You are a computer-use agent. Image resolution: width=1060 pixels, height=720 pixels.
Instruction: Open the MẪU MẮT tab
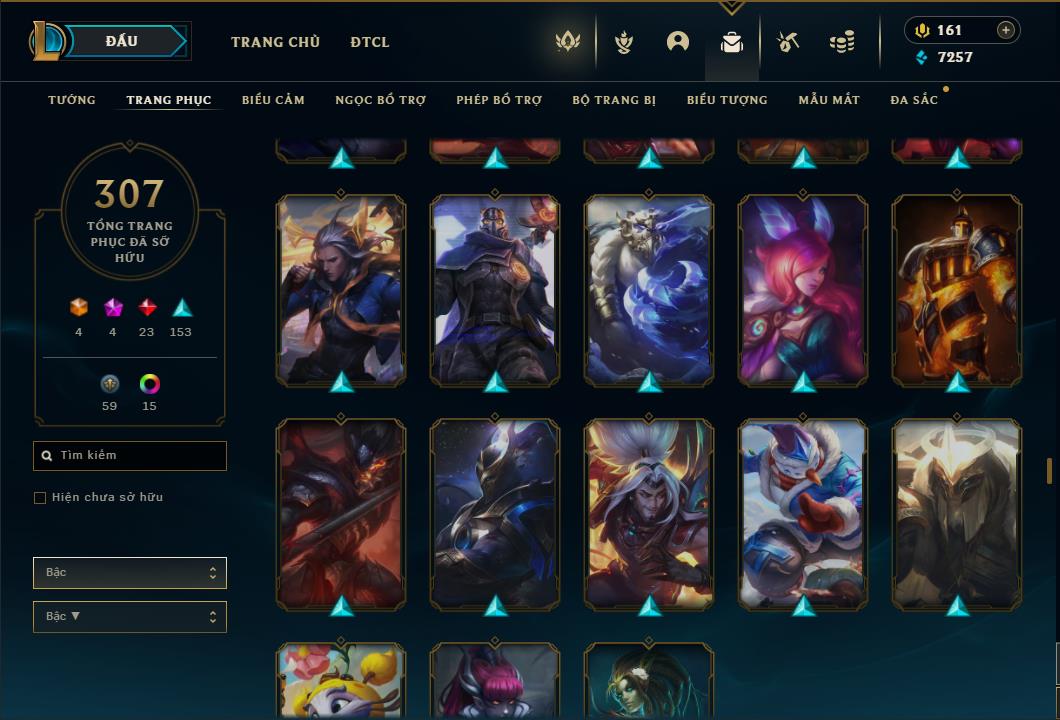[829, 100]
